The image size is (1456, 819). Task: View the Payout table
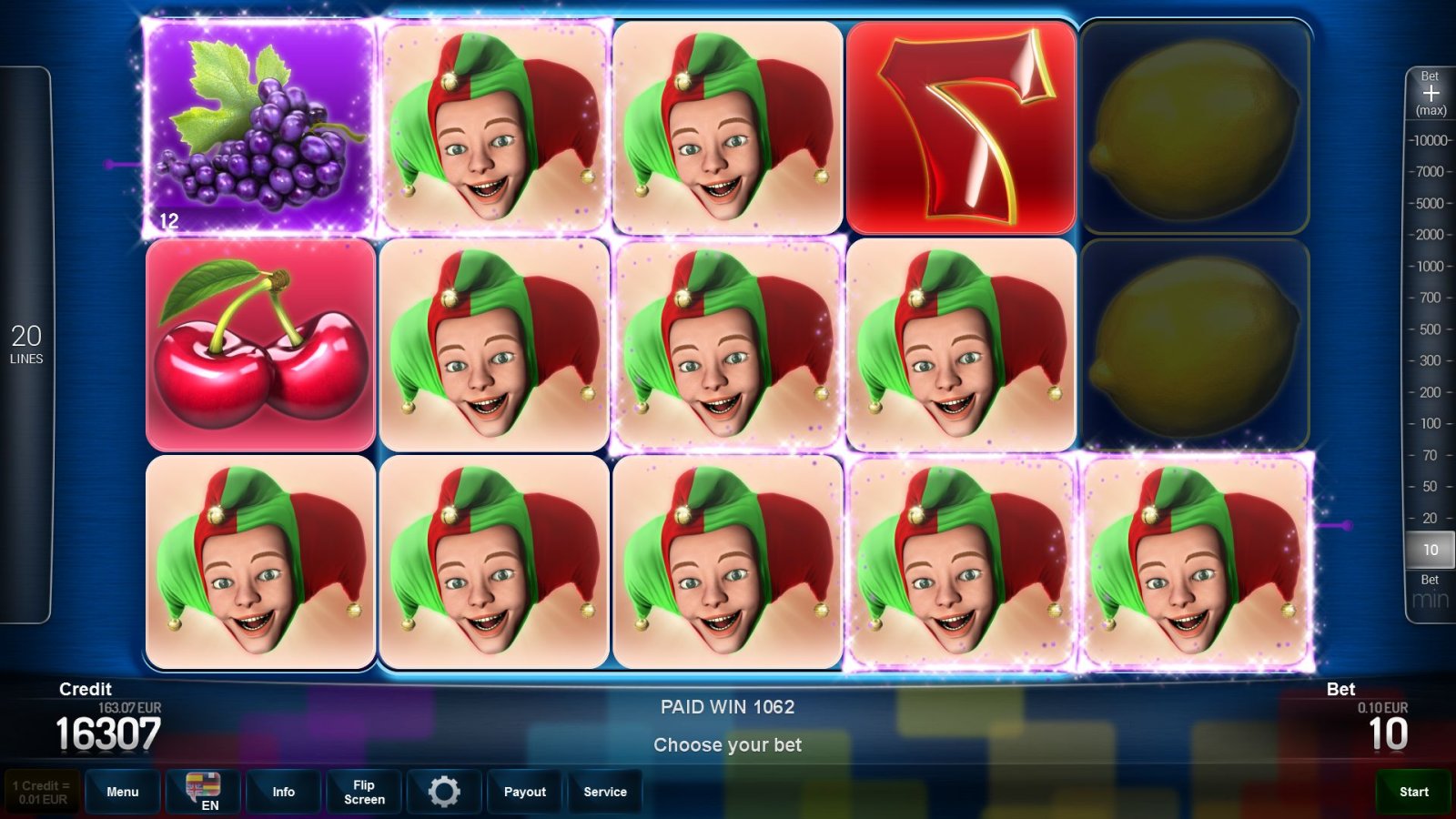pos(524,792)
